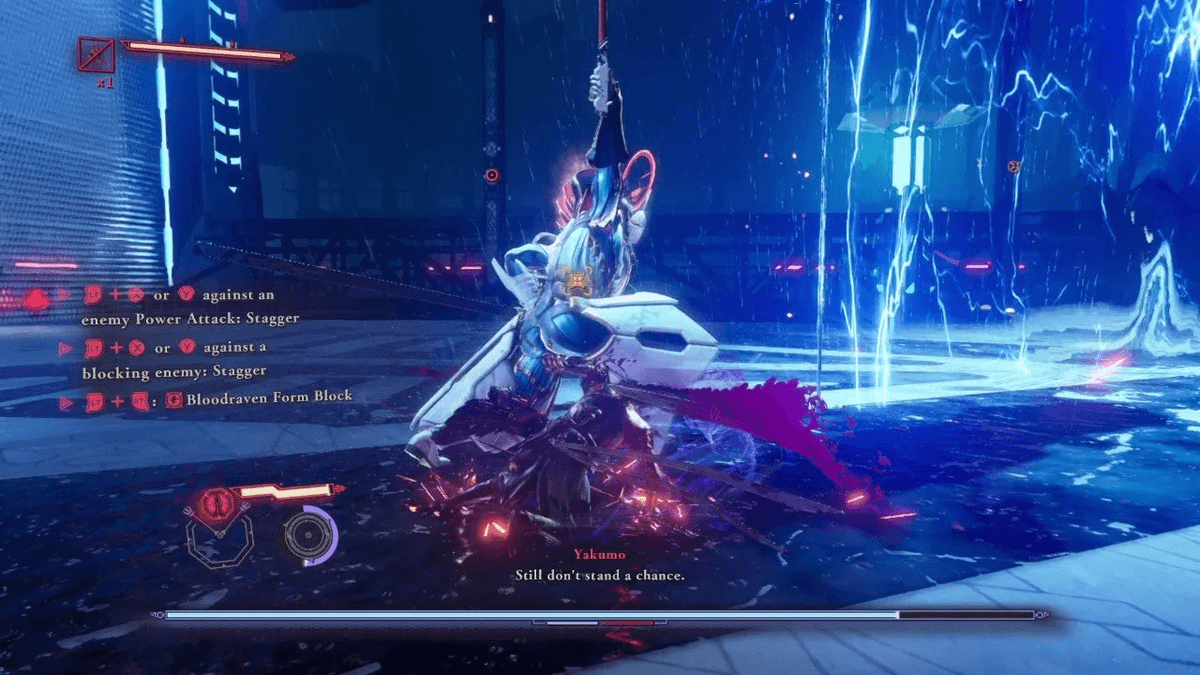
Task: Click the circular dial with purple ring
Action: 307,536
